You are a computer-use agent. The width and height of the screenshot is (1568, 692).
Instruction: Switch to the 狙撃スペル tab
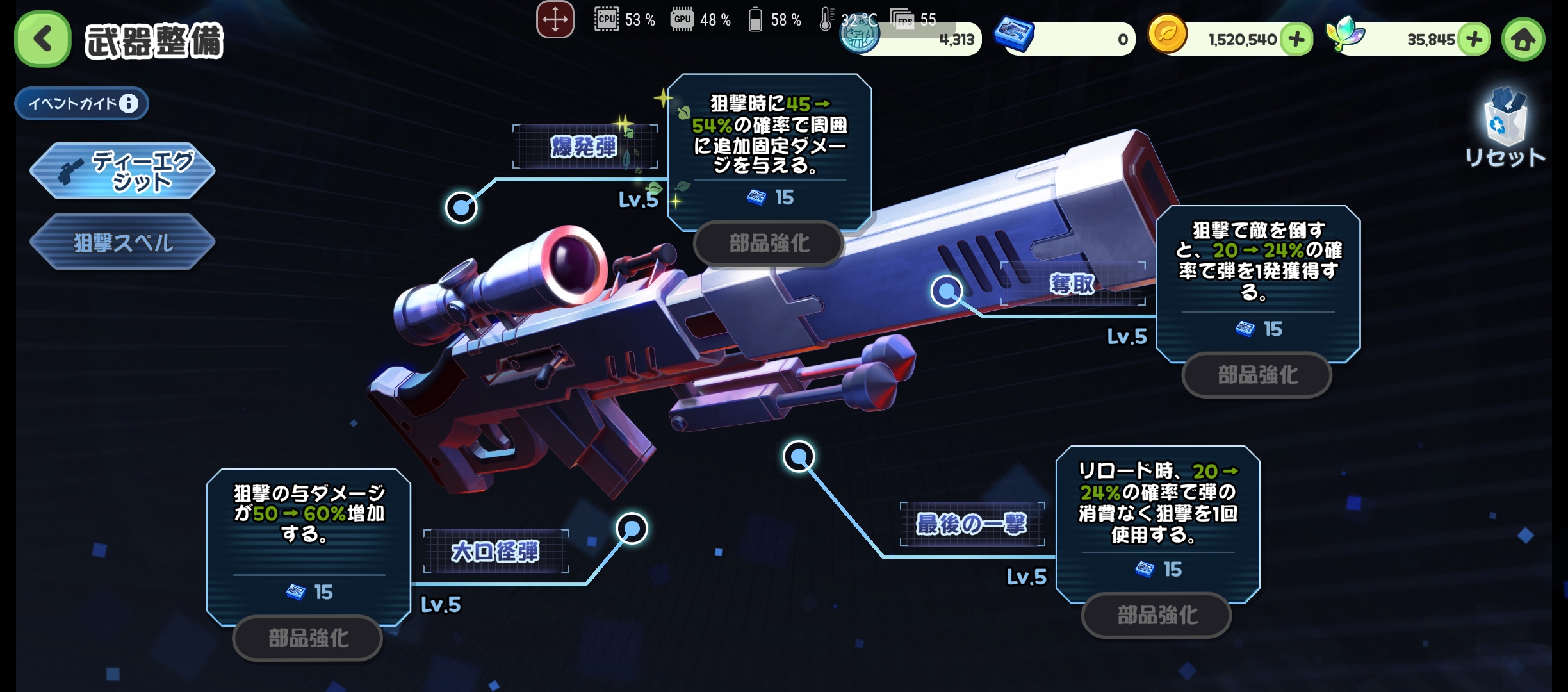pyautogui.click(x=122, y=242)
